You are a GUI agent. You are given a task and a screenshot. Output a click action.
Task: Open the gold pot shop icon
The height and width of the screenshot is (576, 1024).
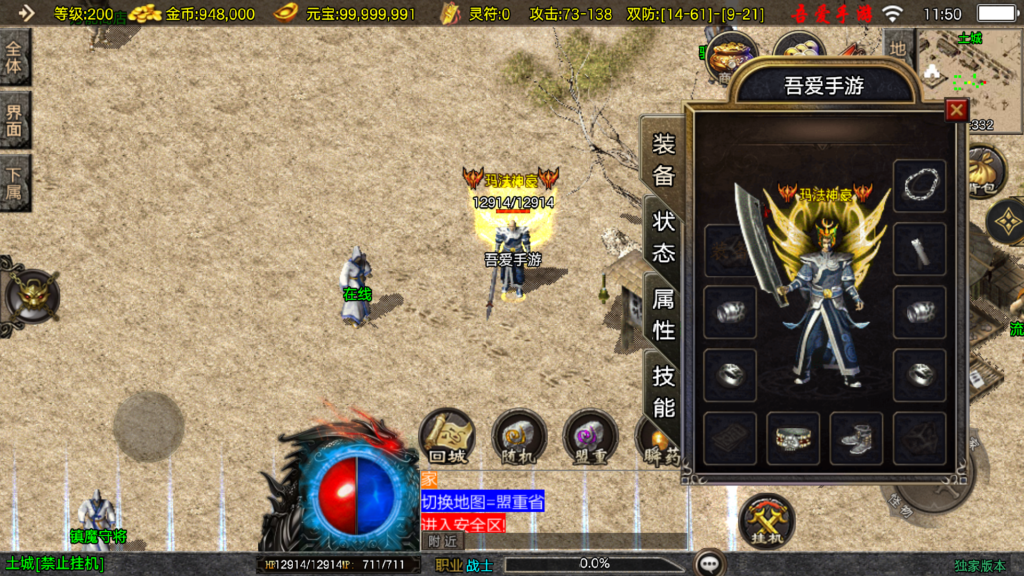732,56
